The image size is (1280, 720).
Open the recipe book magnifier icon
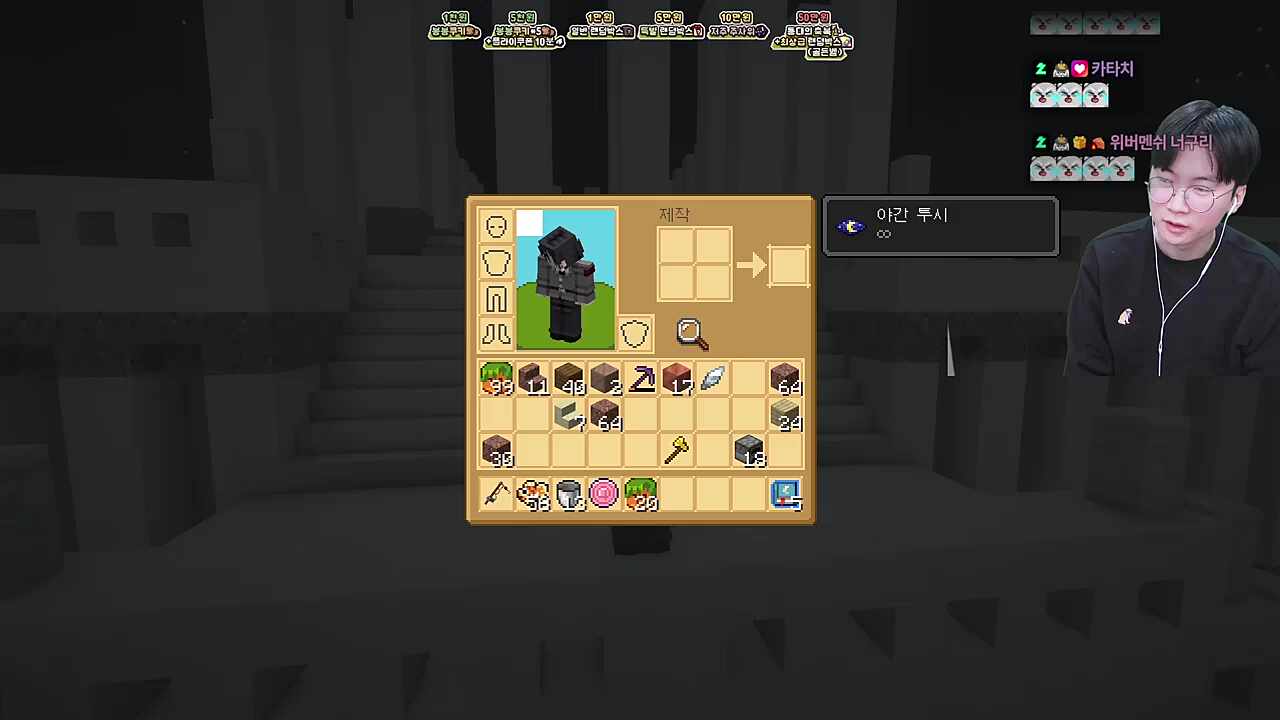click(691, 334)
